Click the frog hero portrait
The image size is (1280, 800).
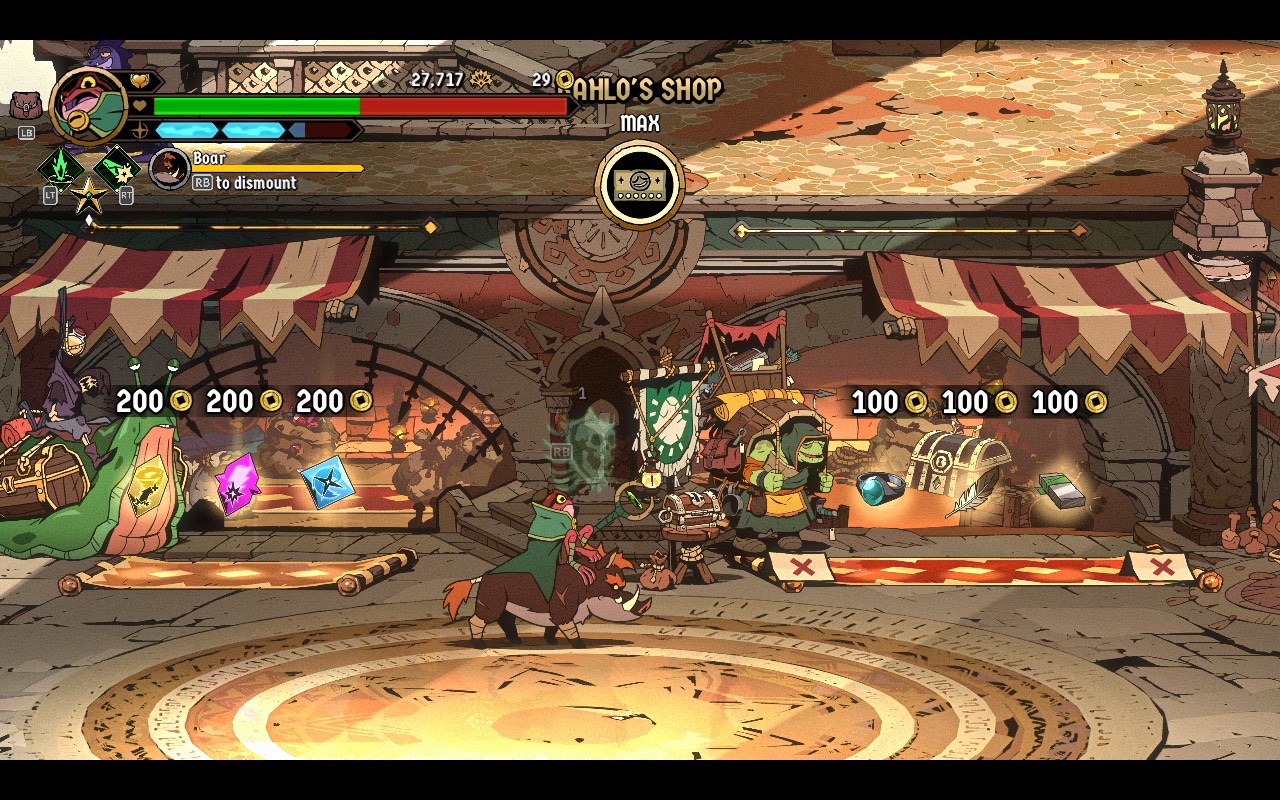pos(88,105)
